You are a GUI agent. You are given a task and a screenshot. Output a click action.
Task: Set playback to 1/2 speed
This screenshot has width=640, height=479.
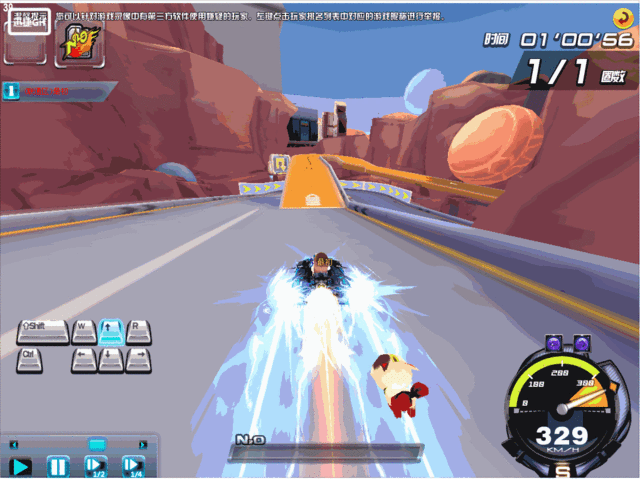click(95, 466)
